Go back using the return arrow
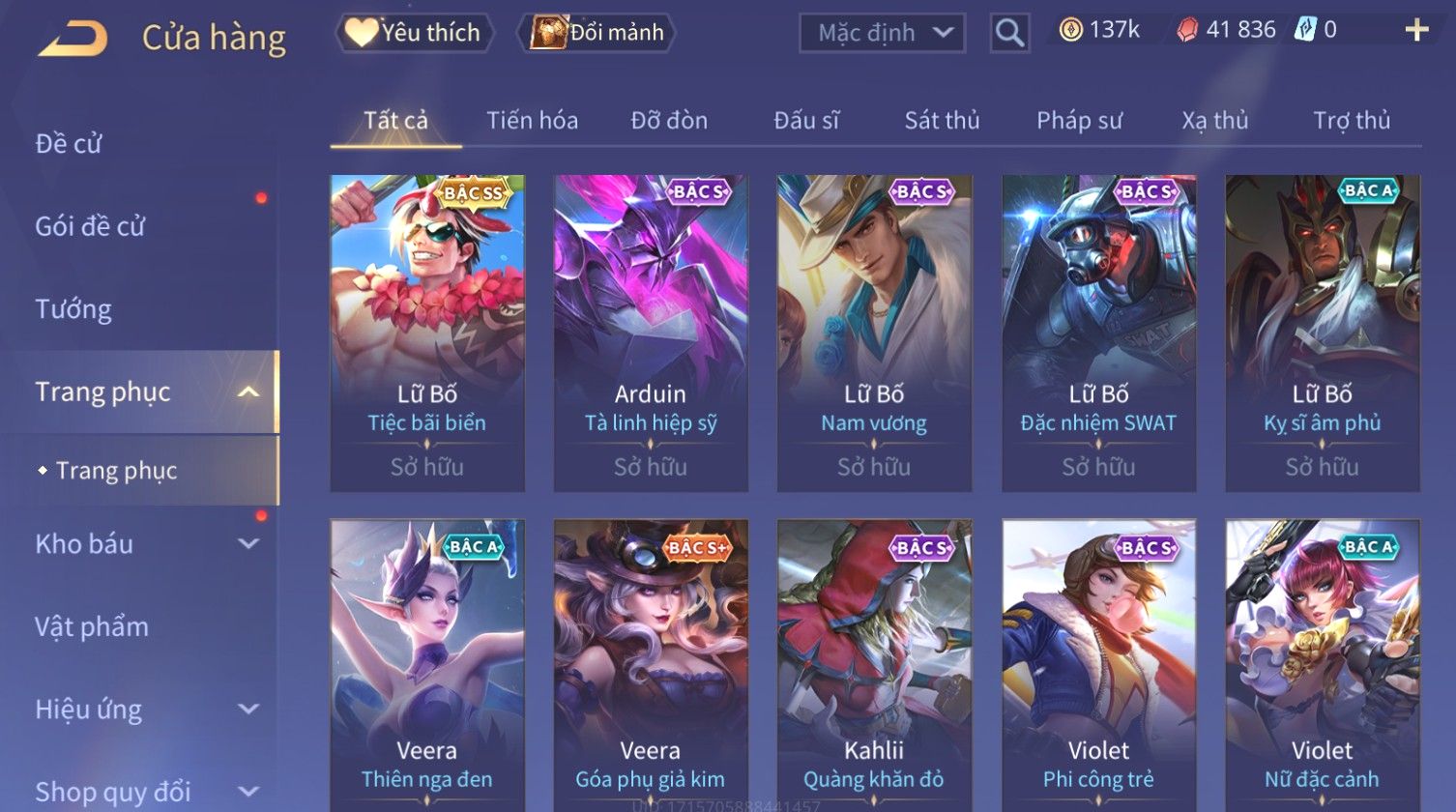Viewport: 1456px width, 812px height. [73, 39]
